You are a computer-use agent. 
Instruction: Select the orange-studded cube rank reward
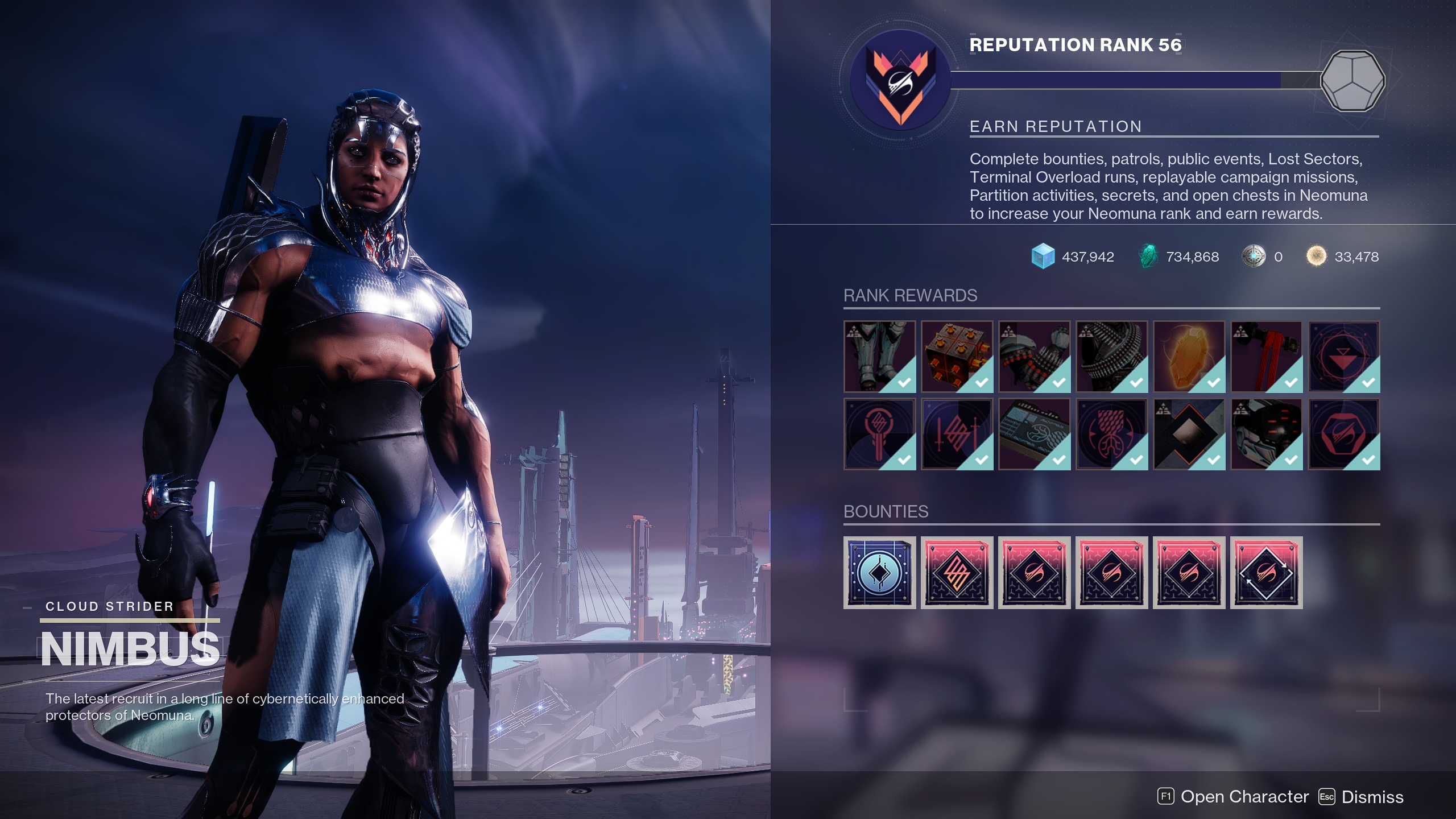(957, 357)
